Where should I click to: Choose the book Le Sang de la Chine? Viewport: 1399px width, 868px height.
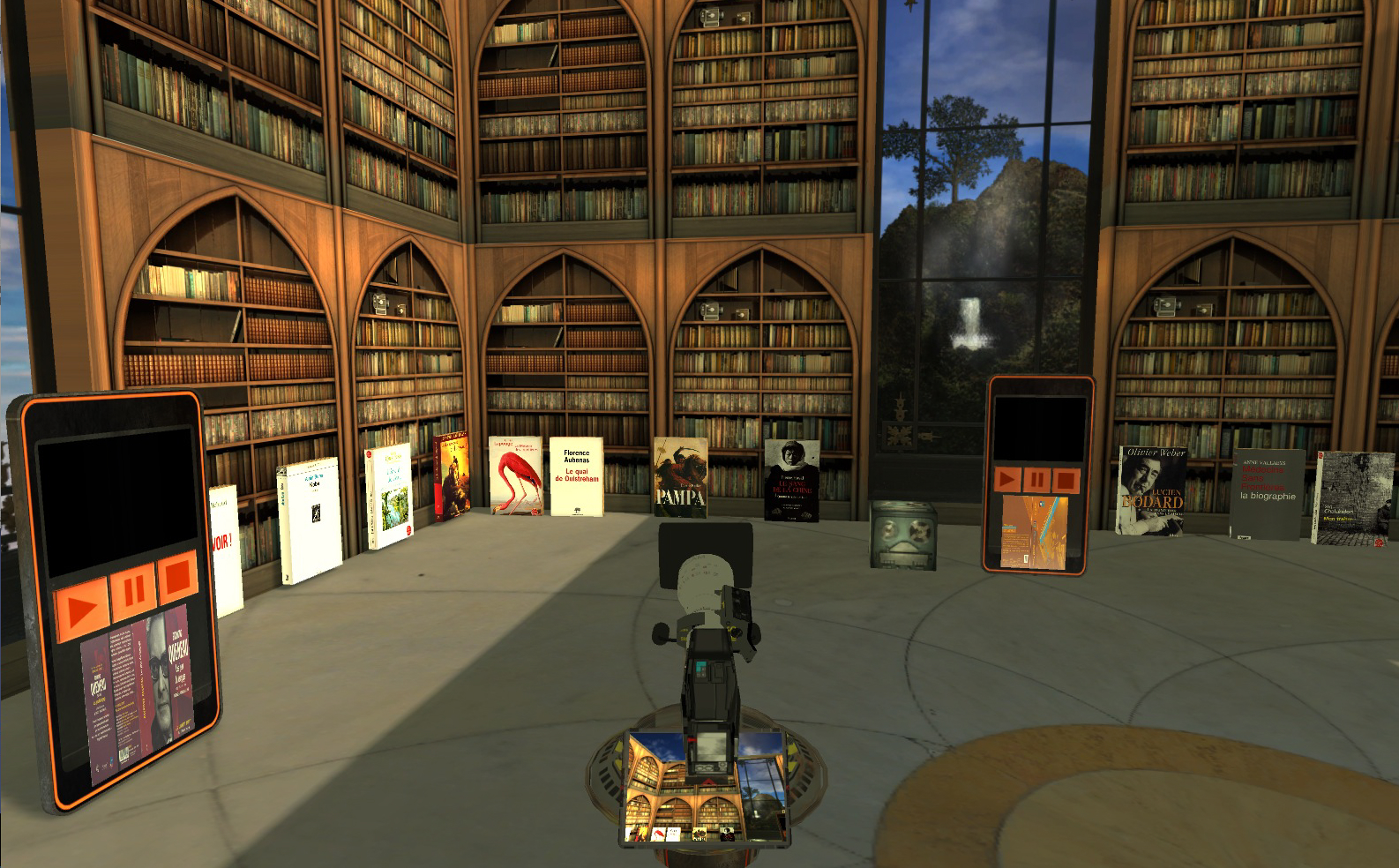point(791,481)
